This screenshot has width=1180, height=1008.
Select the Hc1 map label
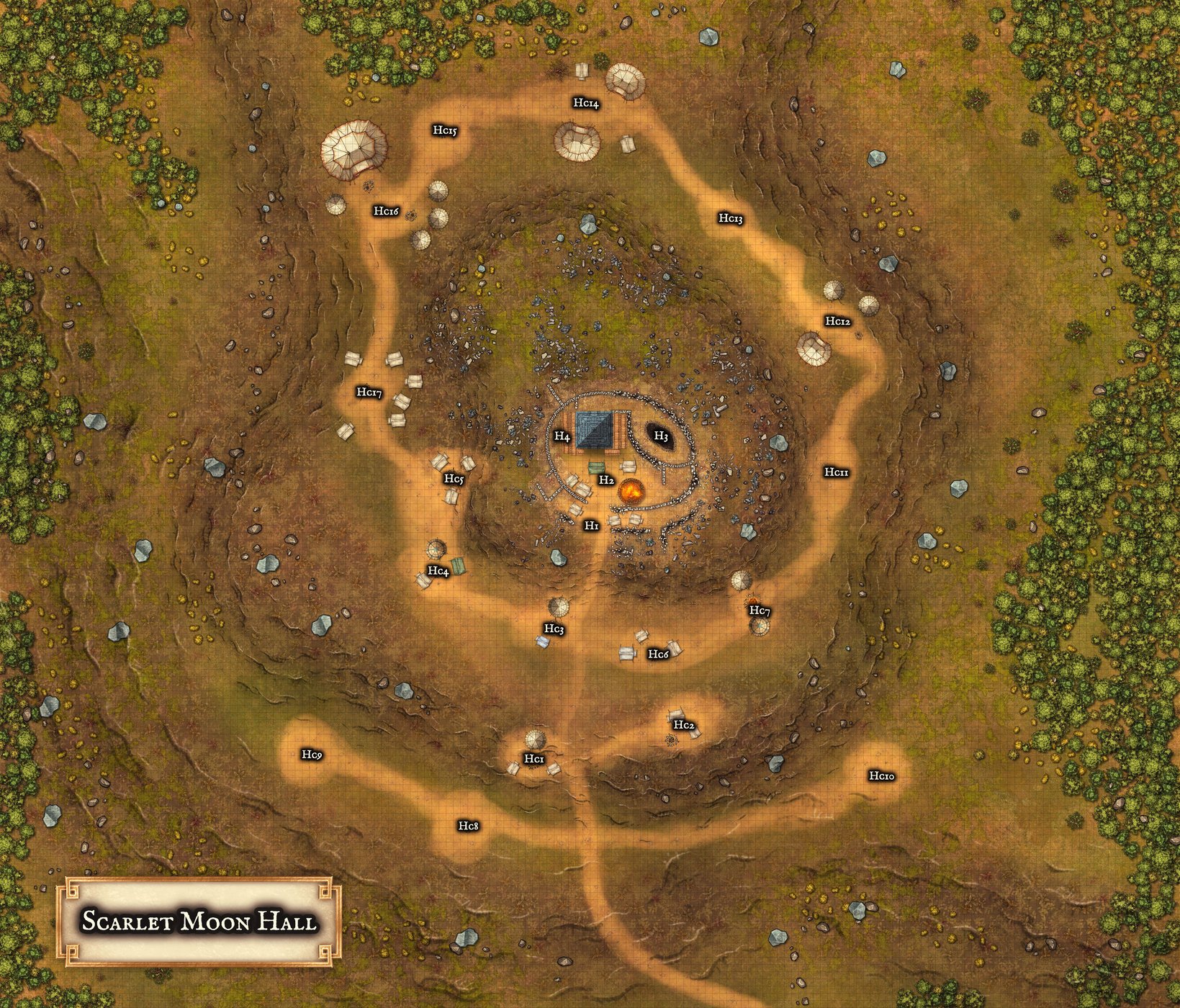[534, 759]
